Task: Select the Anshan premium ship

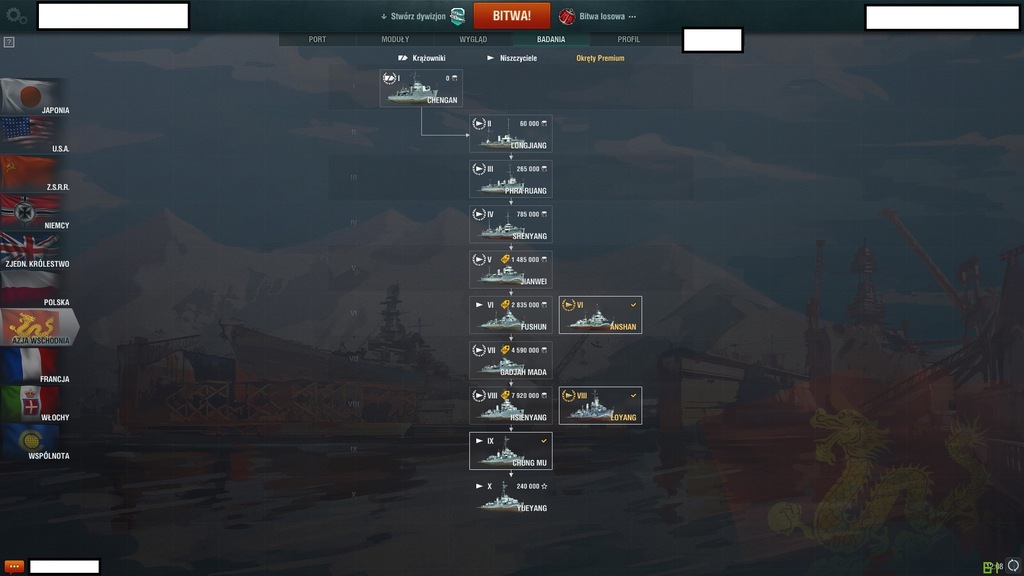Action: tap(600, 315)
